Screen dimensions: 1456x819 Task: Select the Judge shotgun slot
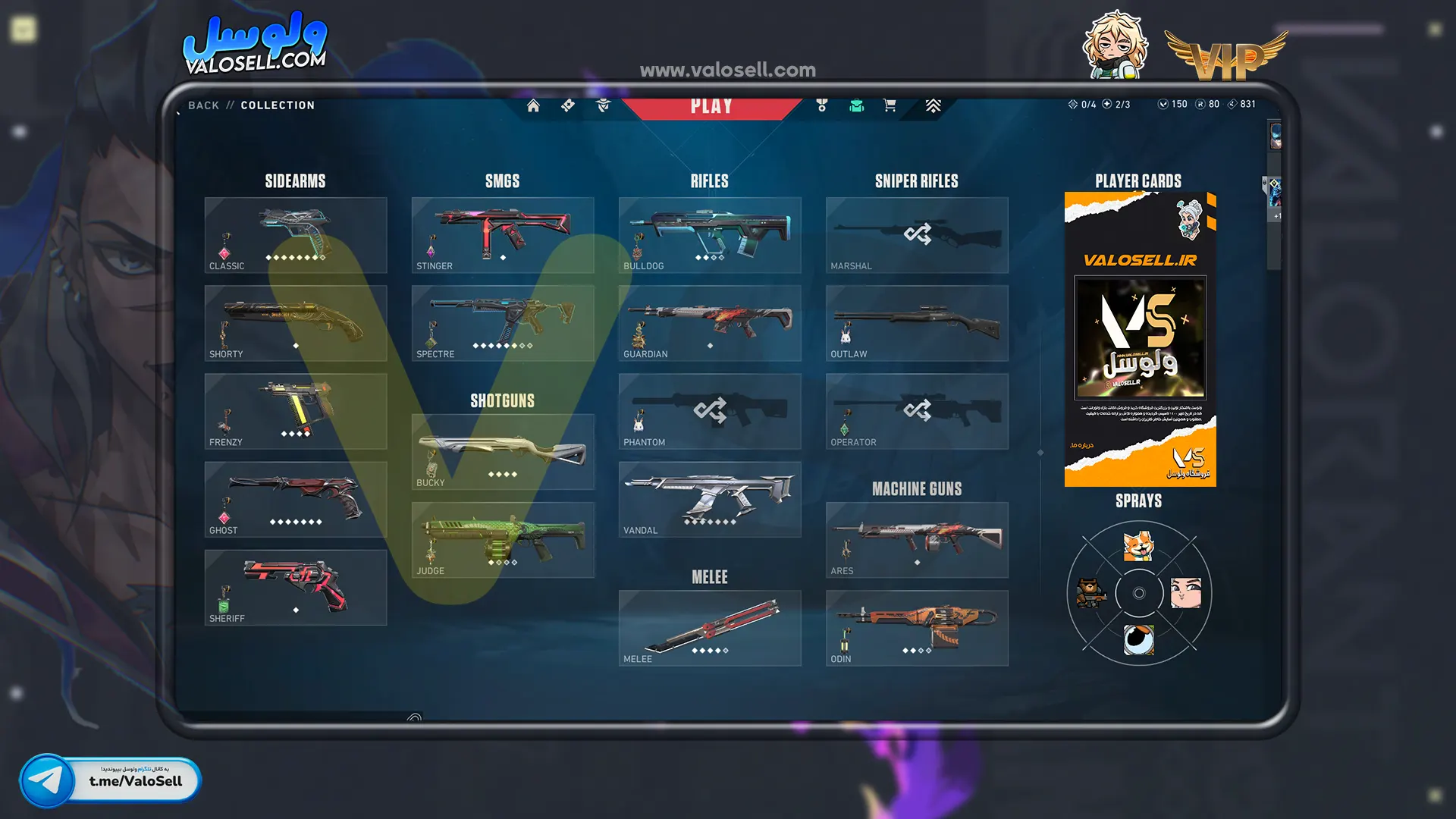tap(503, 540)
